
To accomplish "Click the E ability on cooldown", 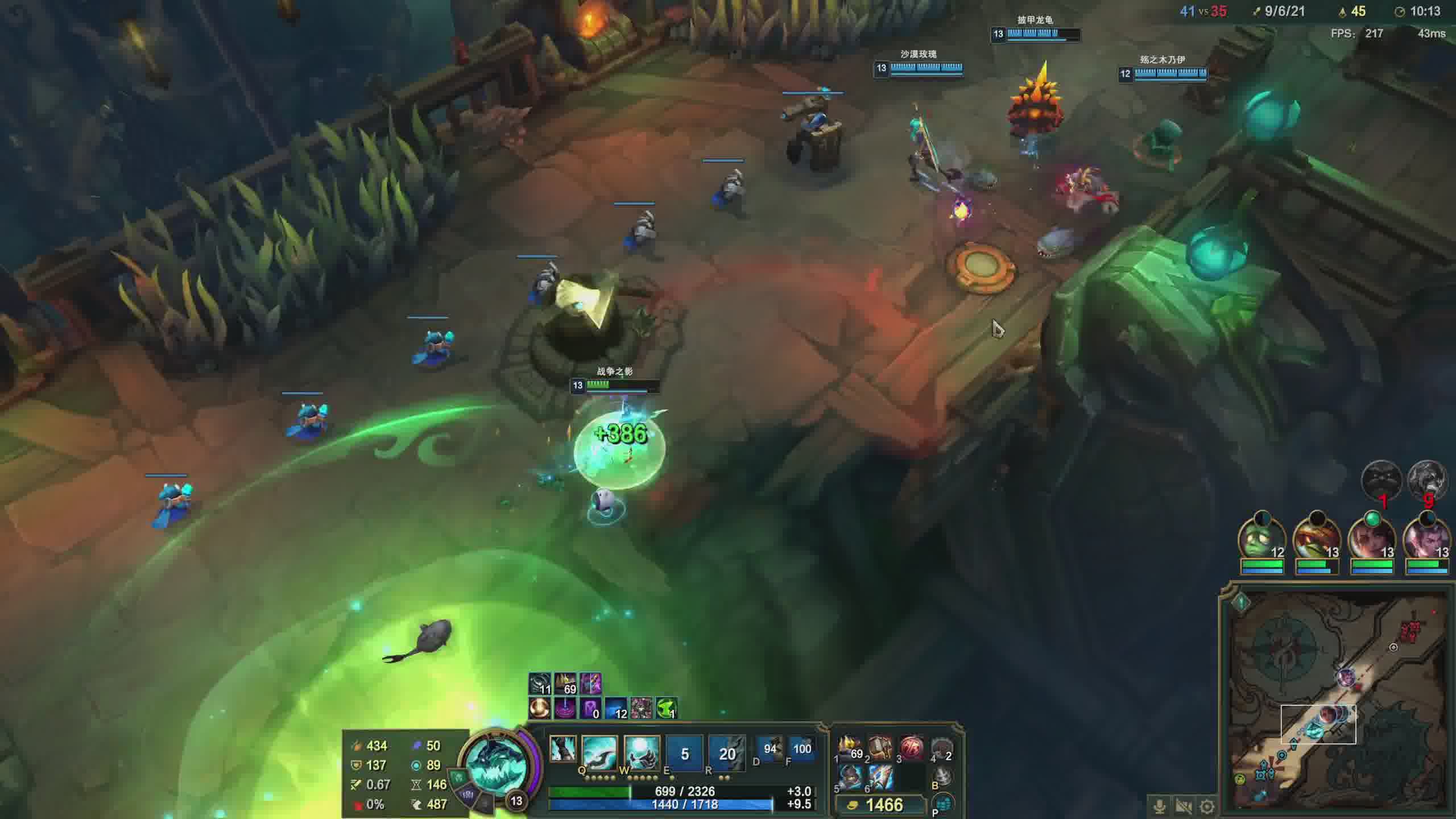I will [x=684, y=754].
